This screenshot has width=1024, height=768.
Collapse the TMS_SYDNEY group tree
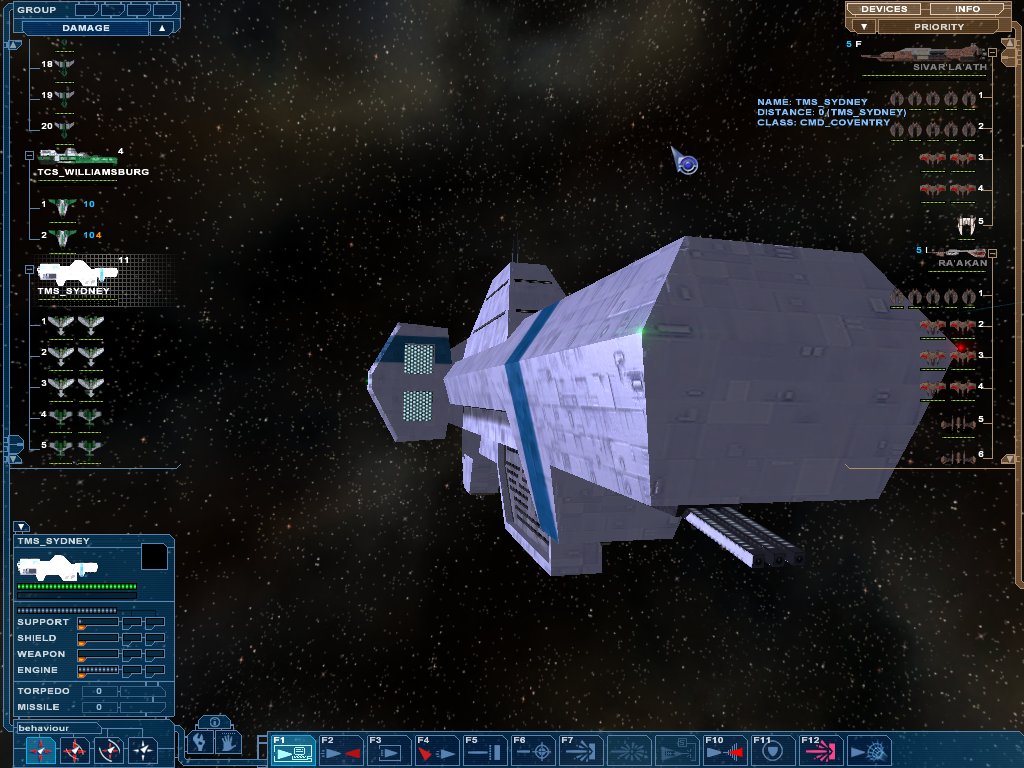[x=29, y=269]
